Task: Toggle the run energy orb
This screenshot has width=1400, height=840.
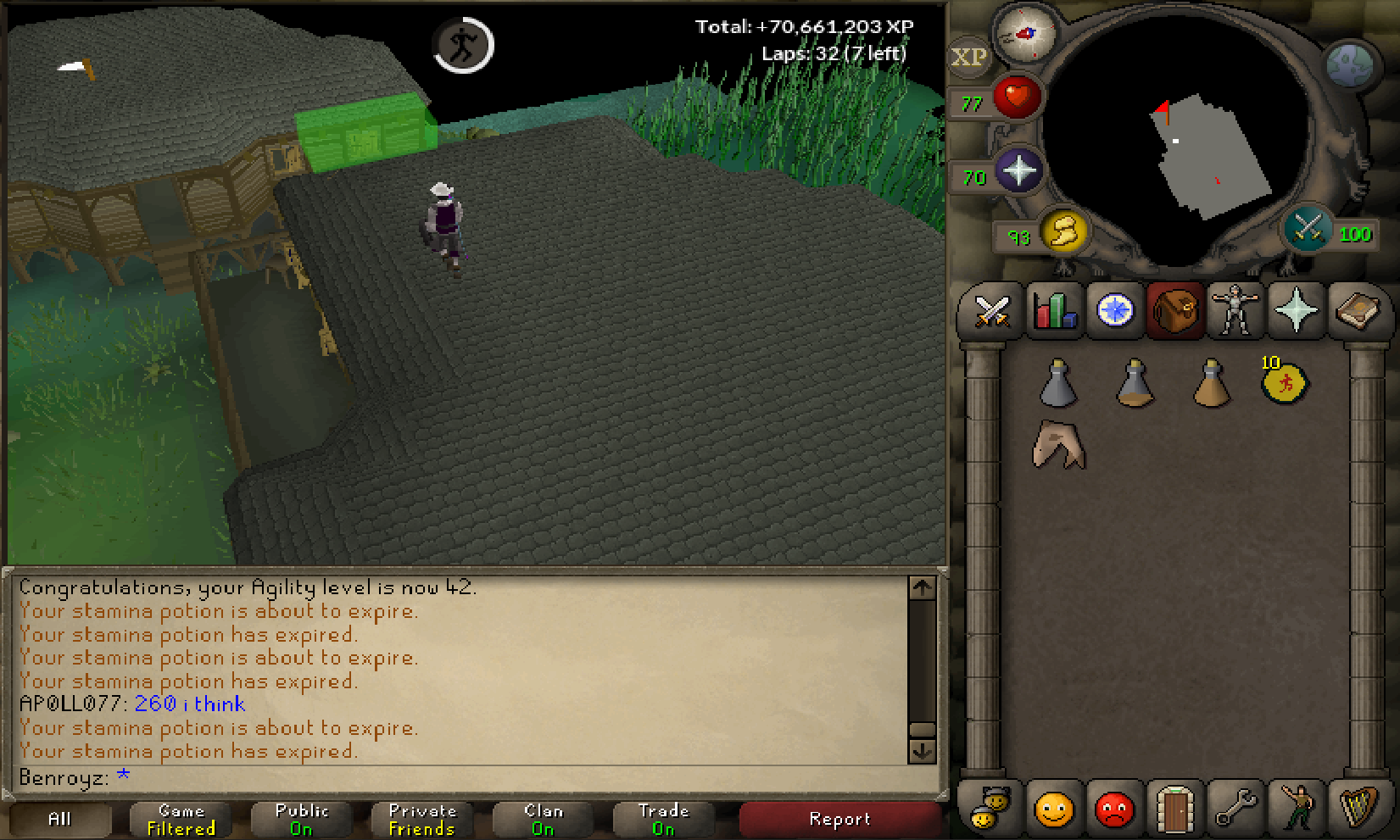Action: point(1063,231)
